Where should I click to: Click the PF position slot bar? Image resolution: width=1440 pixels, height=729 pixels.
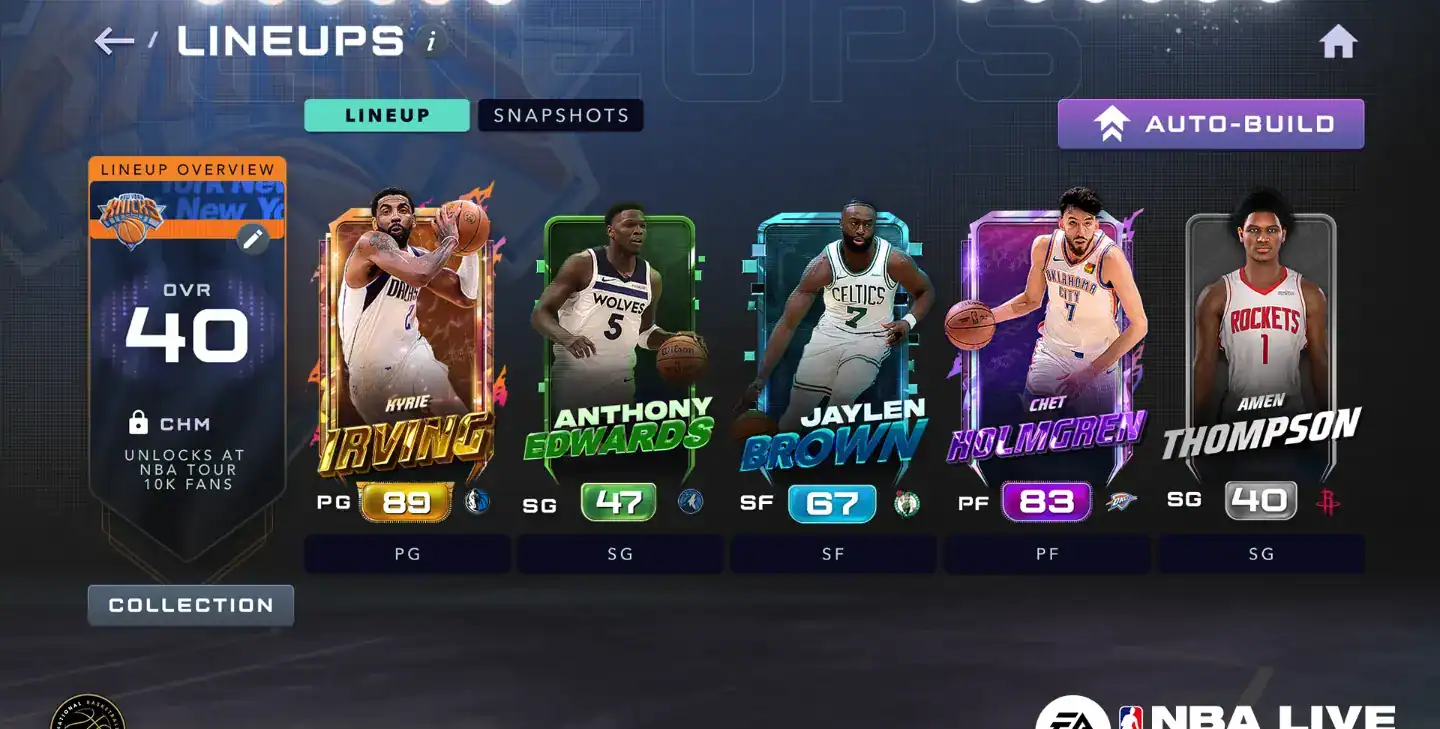point(1047,554)
